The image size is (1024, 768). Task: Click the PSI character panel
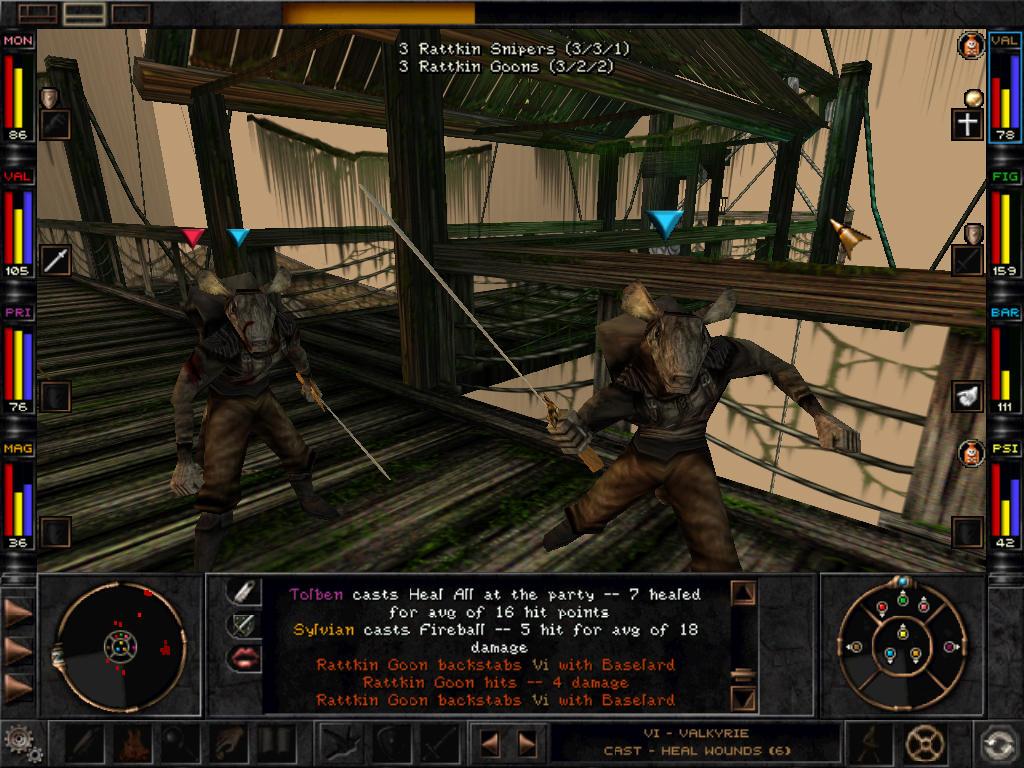1005,496
